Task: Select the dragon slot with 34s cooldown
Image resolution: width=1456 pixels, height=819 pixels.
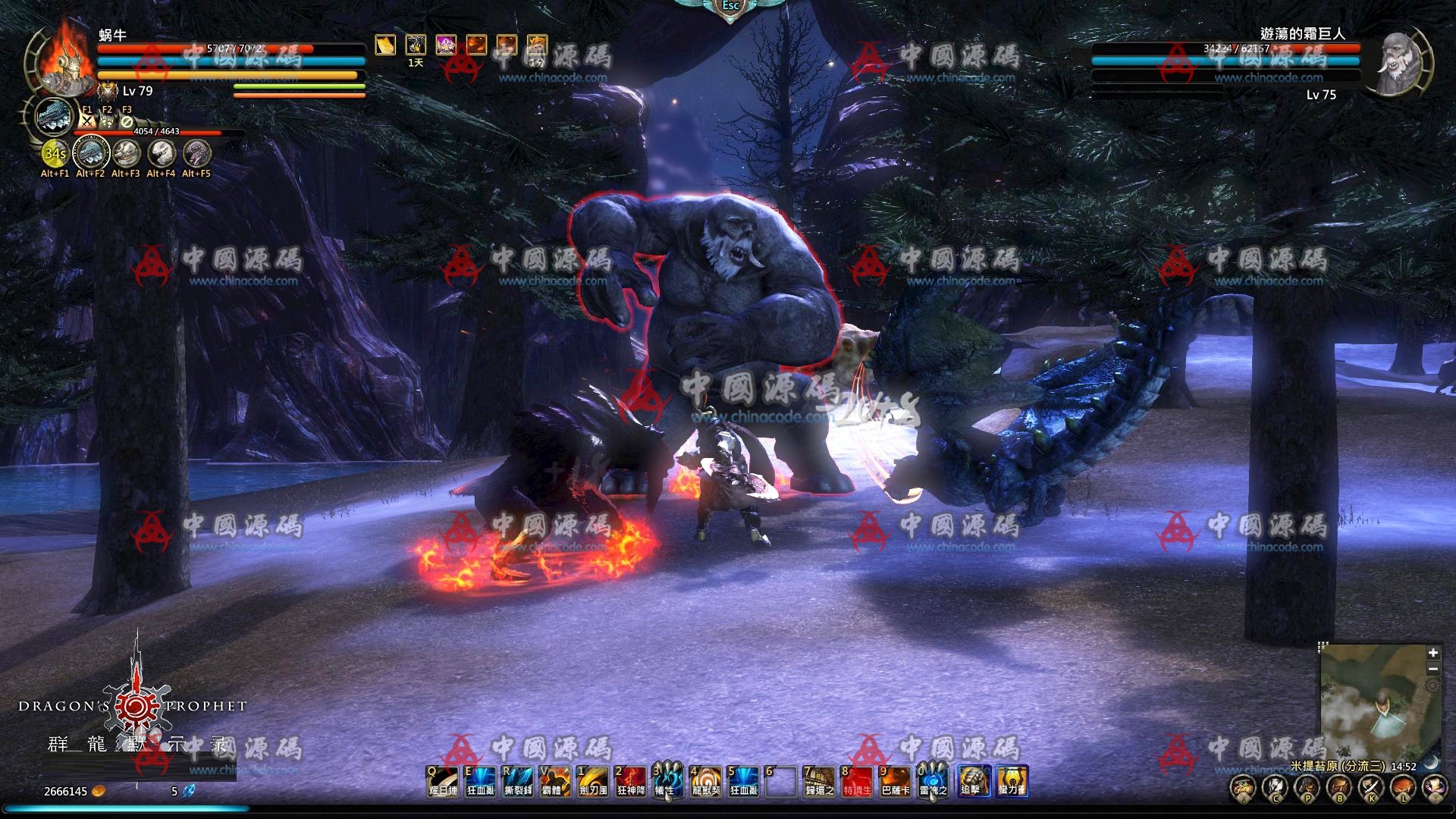Action: click(x=55, y=154)
